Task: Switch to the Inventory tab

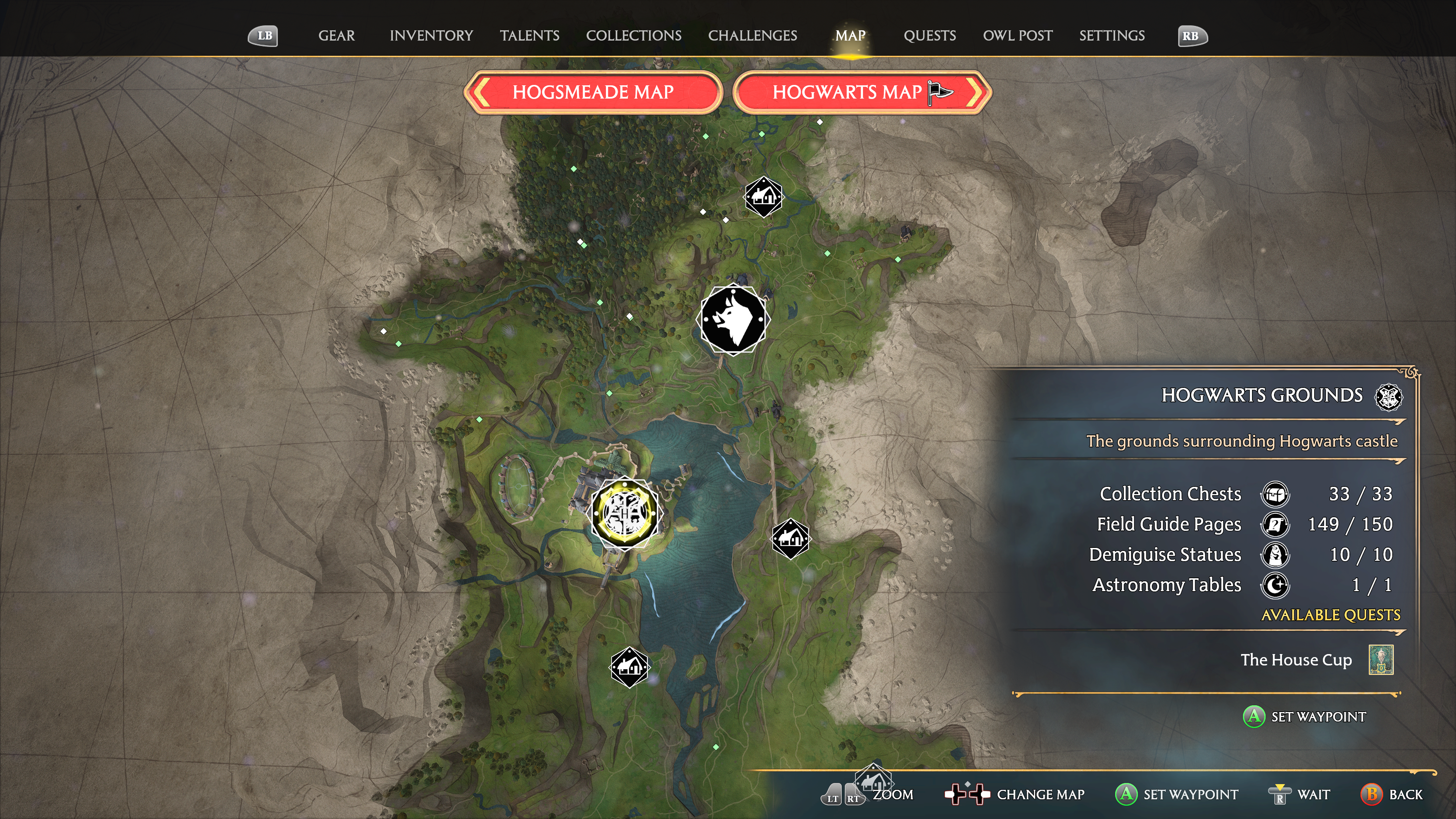Action: pyautogui.click(x=431, y=36)
